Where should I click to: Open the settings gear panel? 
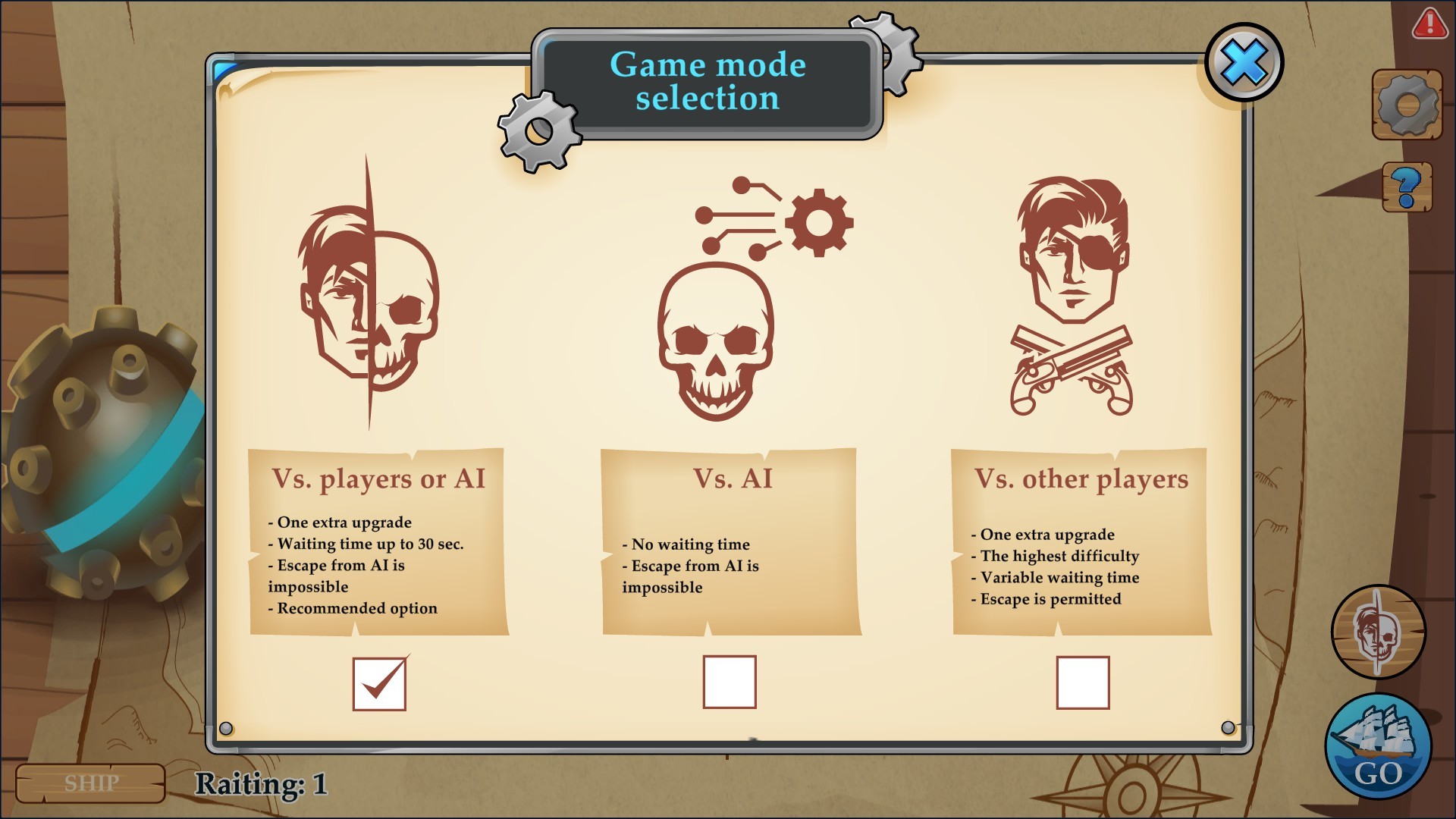click(1407, 104)
